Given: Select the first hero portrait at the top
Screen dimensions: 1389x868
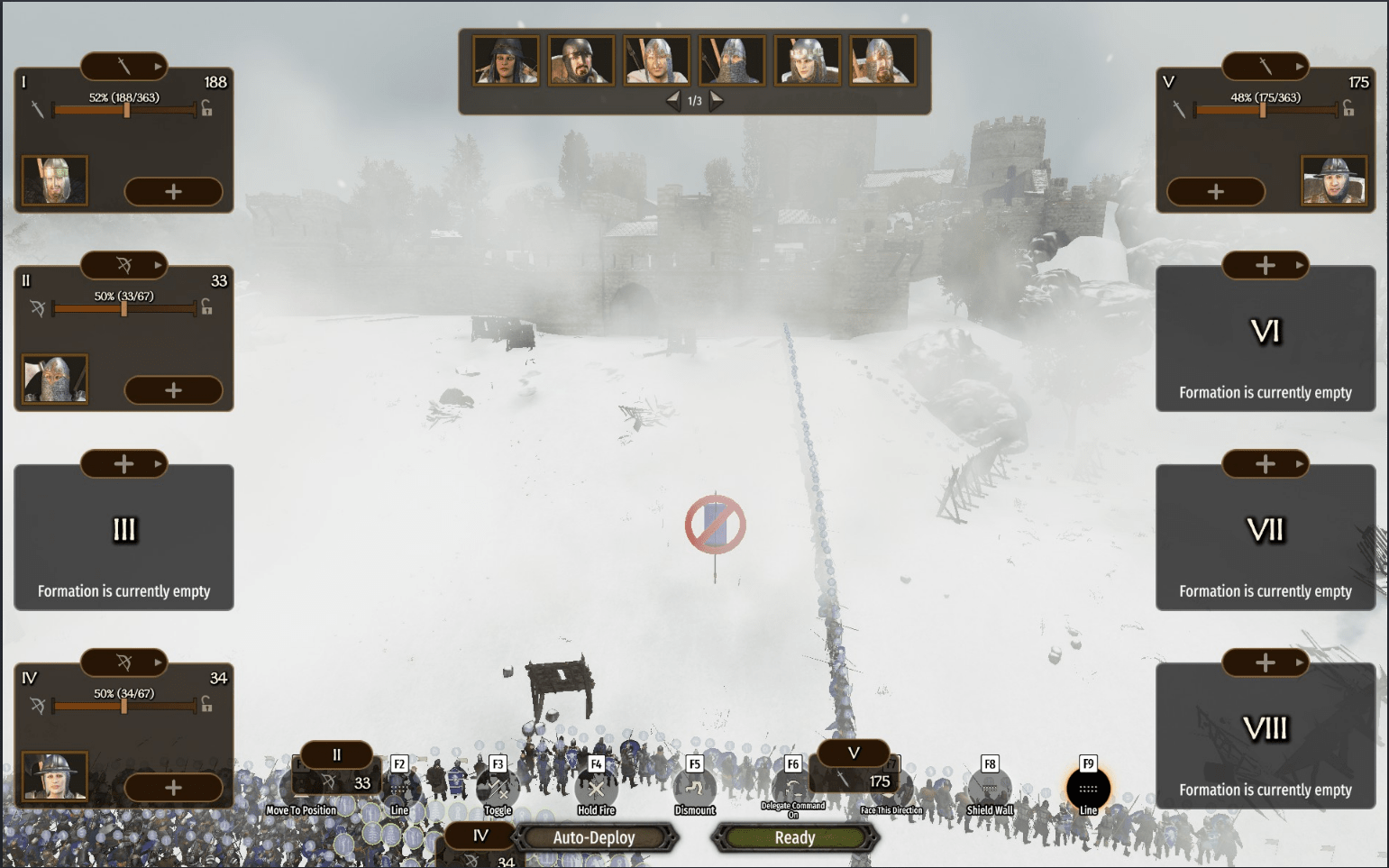Looking at the screenshot, I should tap(507, 59).
